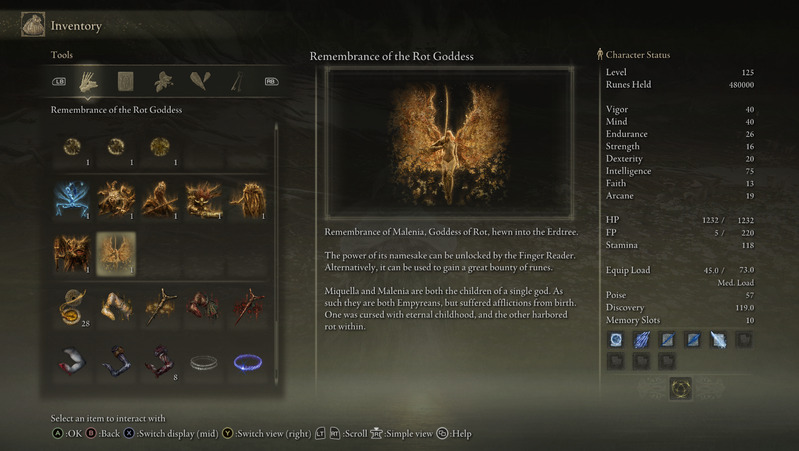Select the red and white crescent item

click(x=72, y=360)
